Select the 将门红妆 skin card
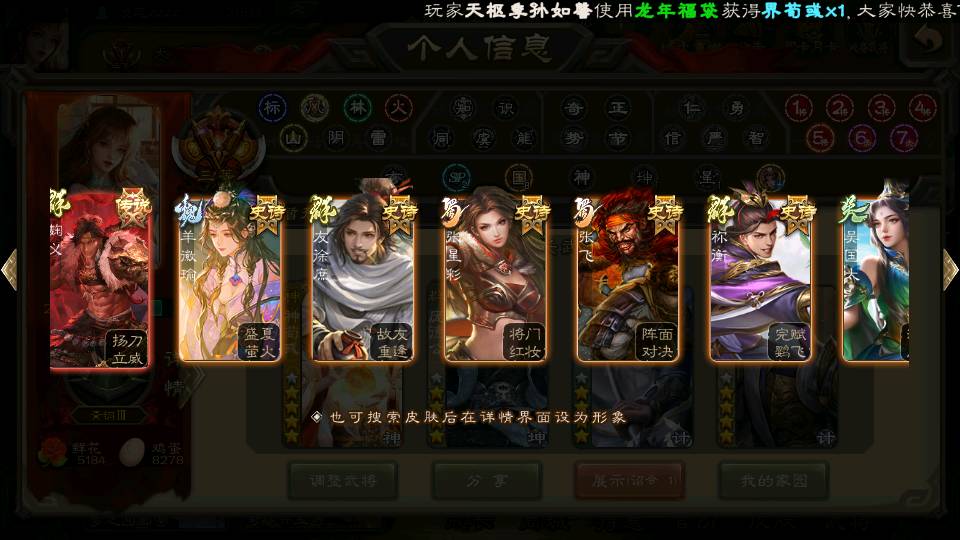Viewport: 960px width, 540px height. (x=495, y=280)
